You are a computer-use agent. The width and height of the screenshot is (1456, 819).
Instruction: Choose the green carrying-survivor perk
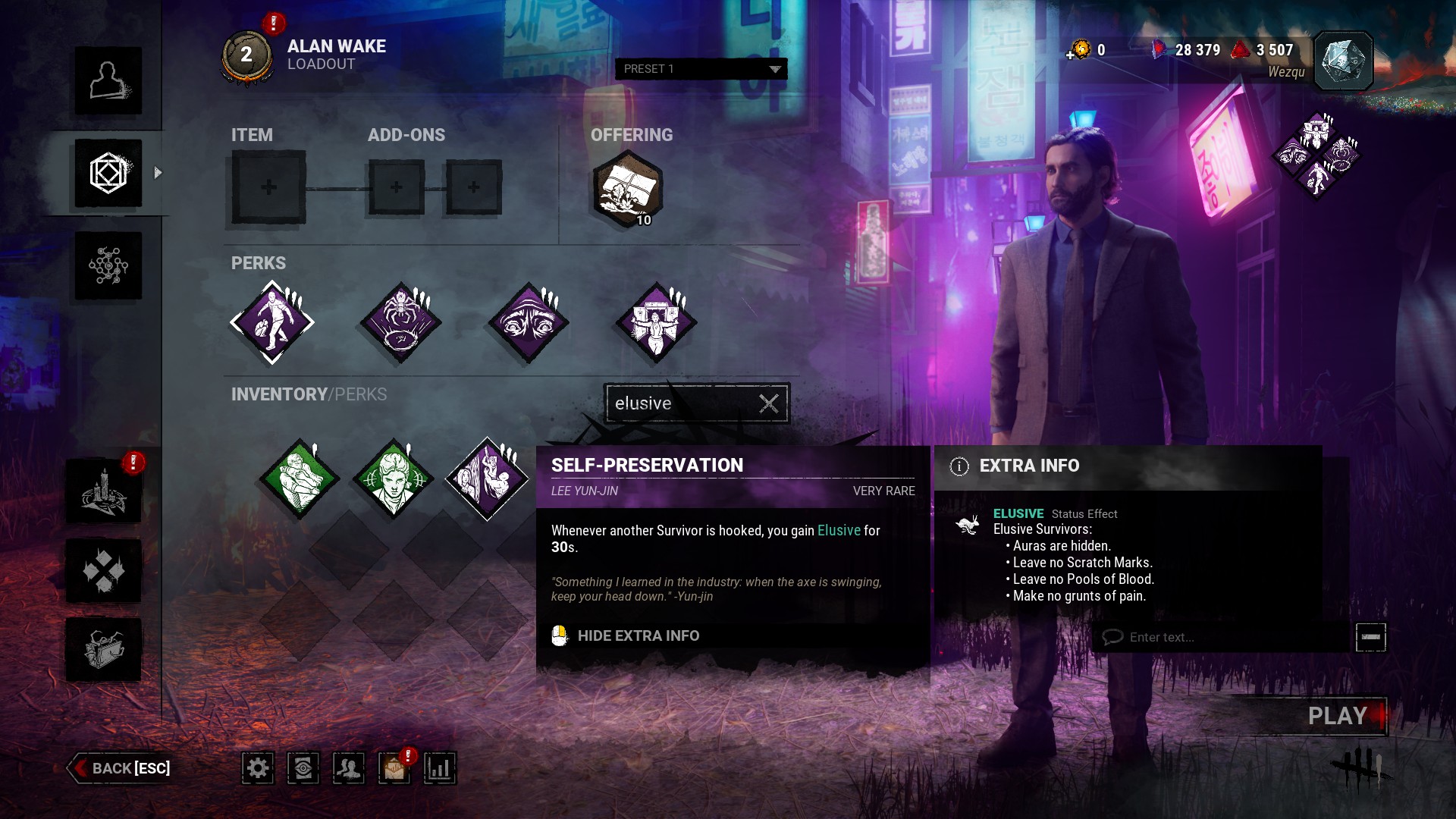tap(300, 479)
